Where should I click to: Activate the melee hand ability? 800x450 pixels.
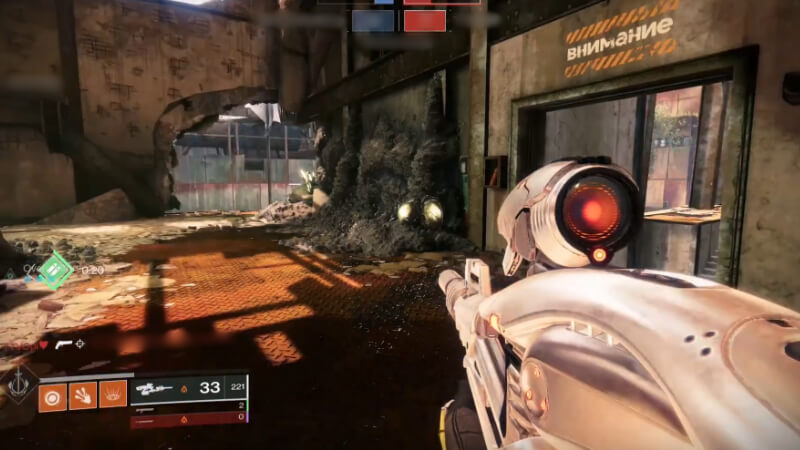tap(83, 396)
